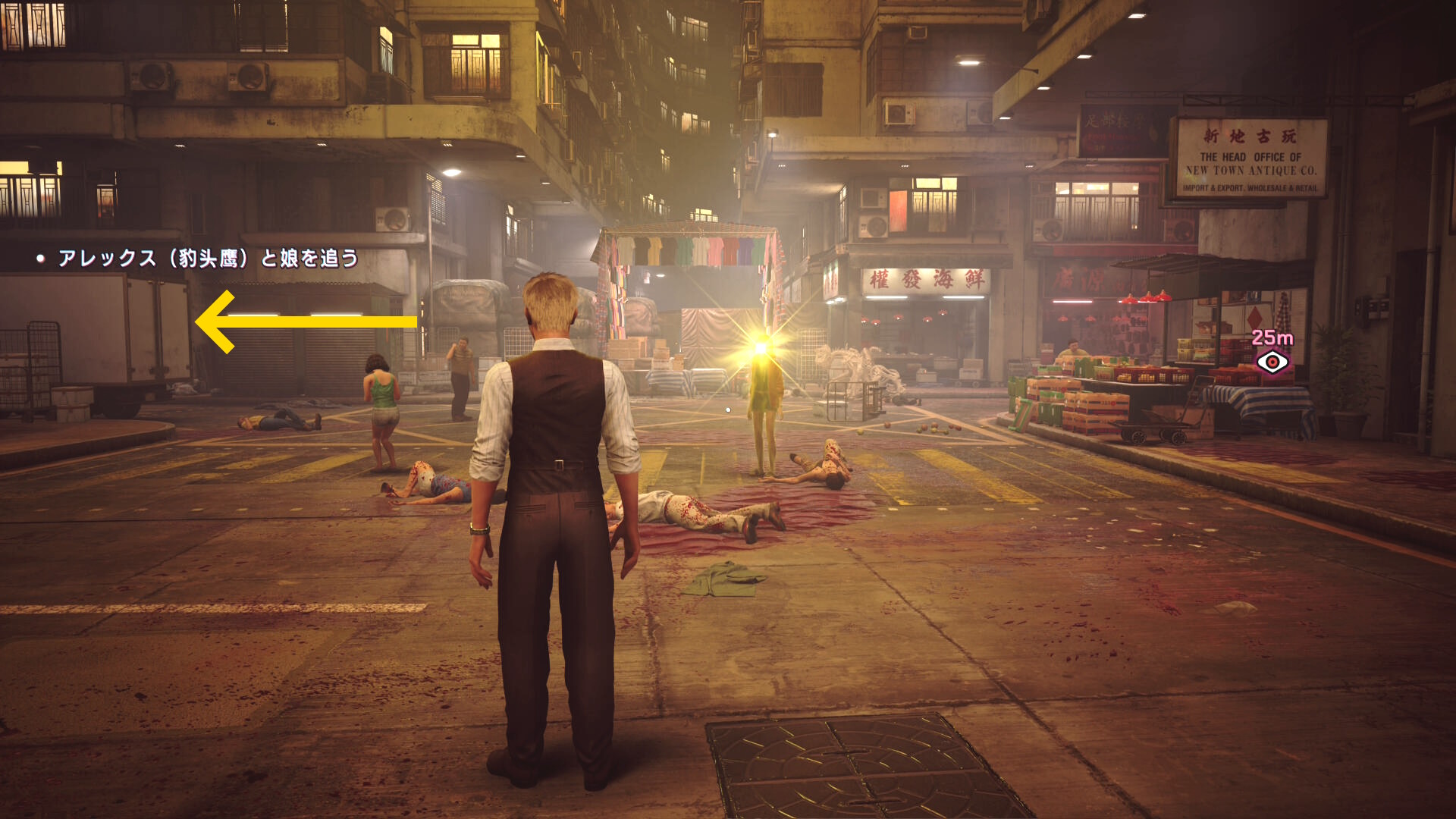Select the quest objective text about Alex

pyautogui.click(x=208, y=259)
